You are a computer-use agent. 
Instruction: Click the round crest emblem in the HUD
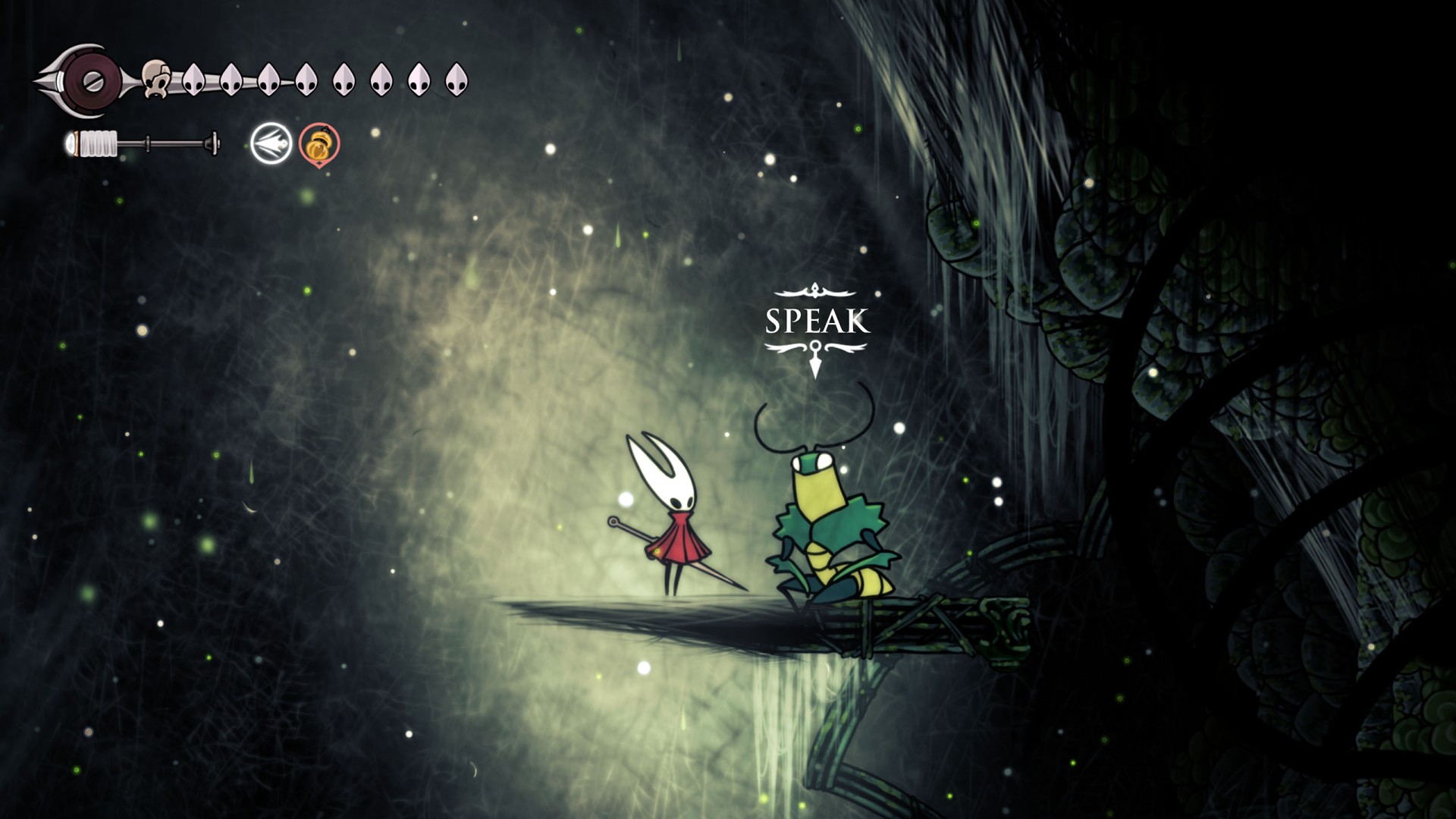[x=91, y=81]
